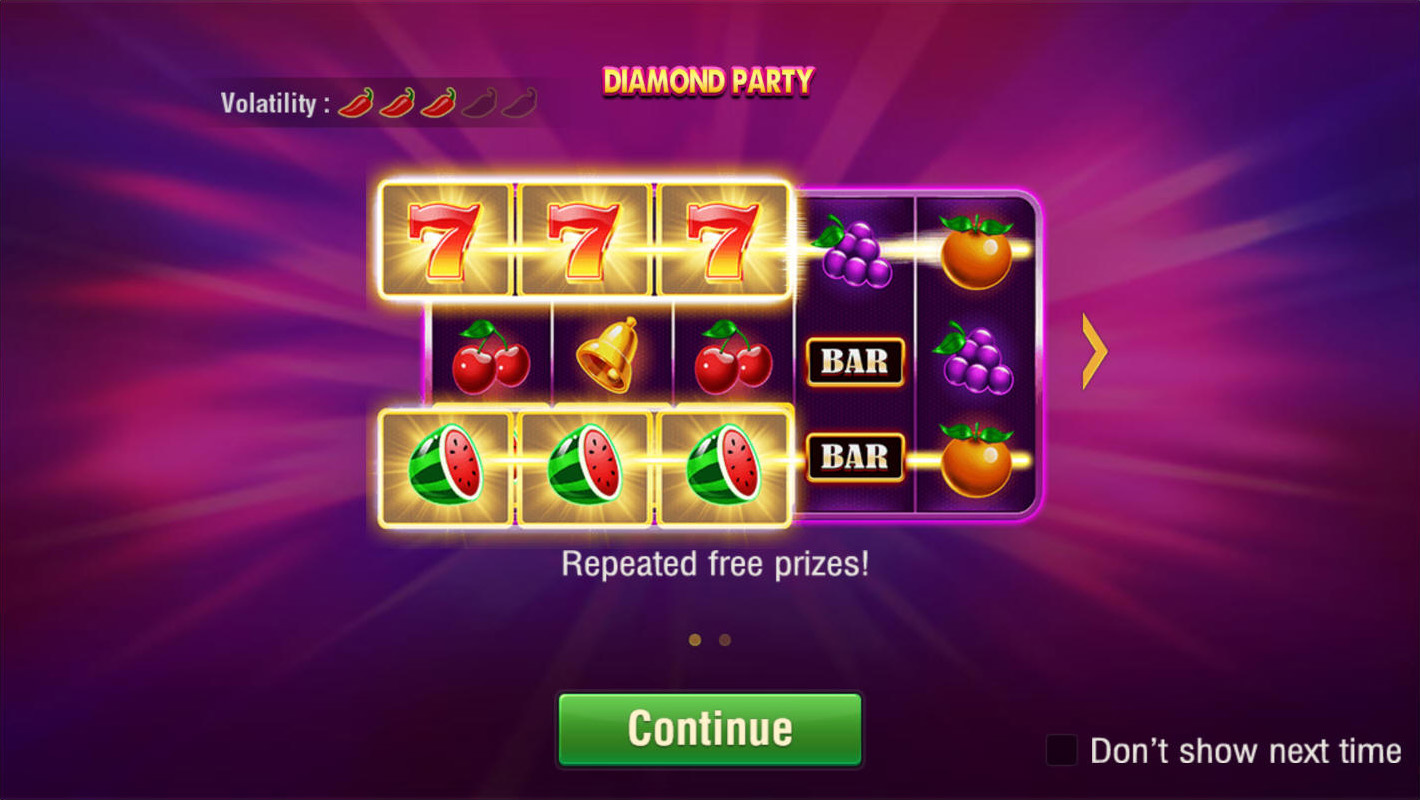Click the second pagination dot
Screen dimensions: 1420x800
click(725, 638)
